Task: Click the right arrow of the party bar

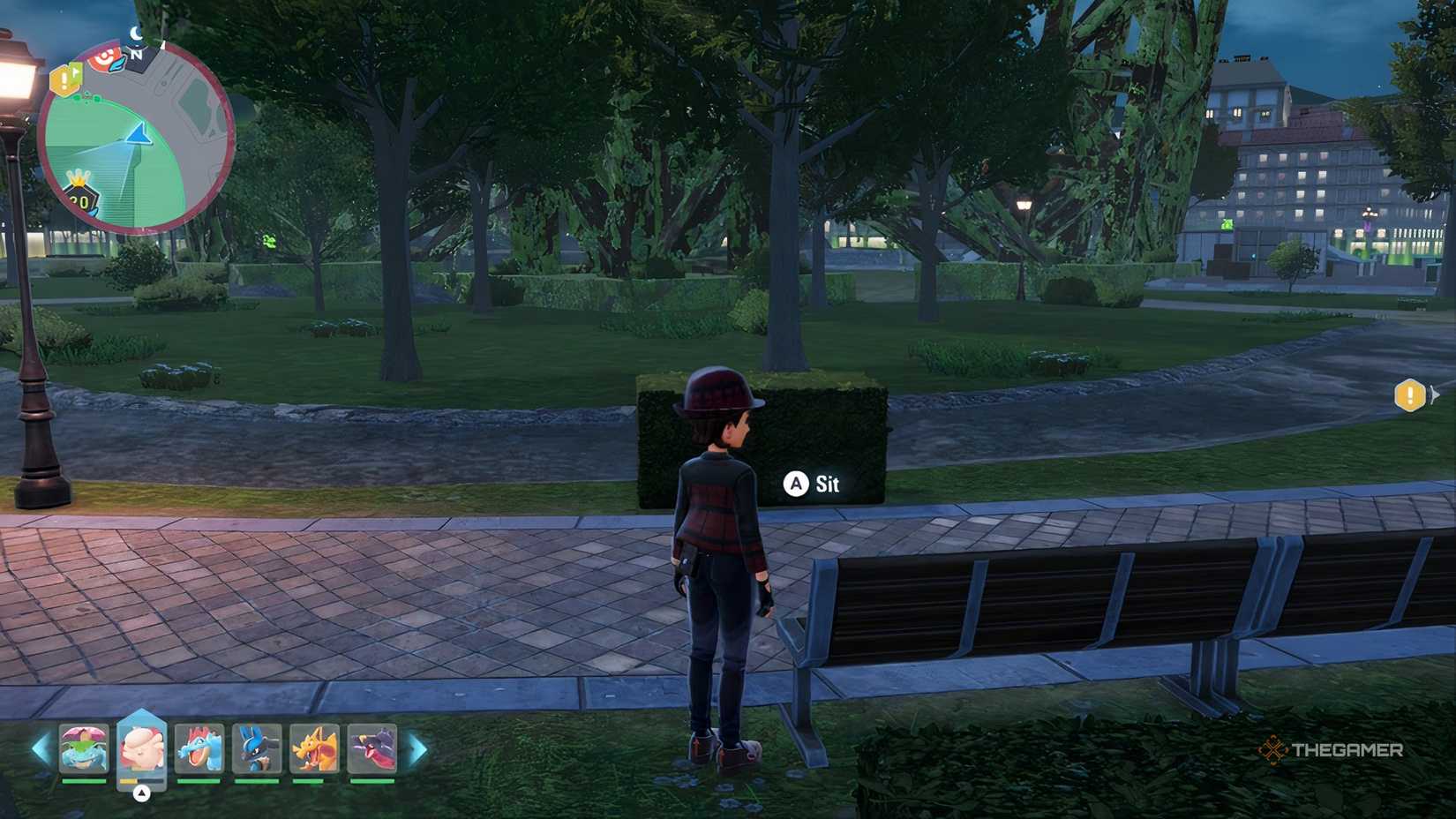Action: click(x=418, y=749)
